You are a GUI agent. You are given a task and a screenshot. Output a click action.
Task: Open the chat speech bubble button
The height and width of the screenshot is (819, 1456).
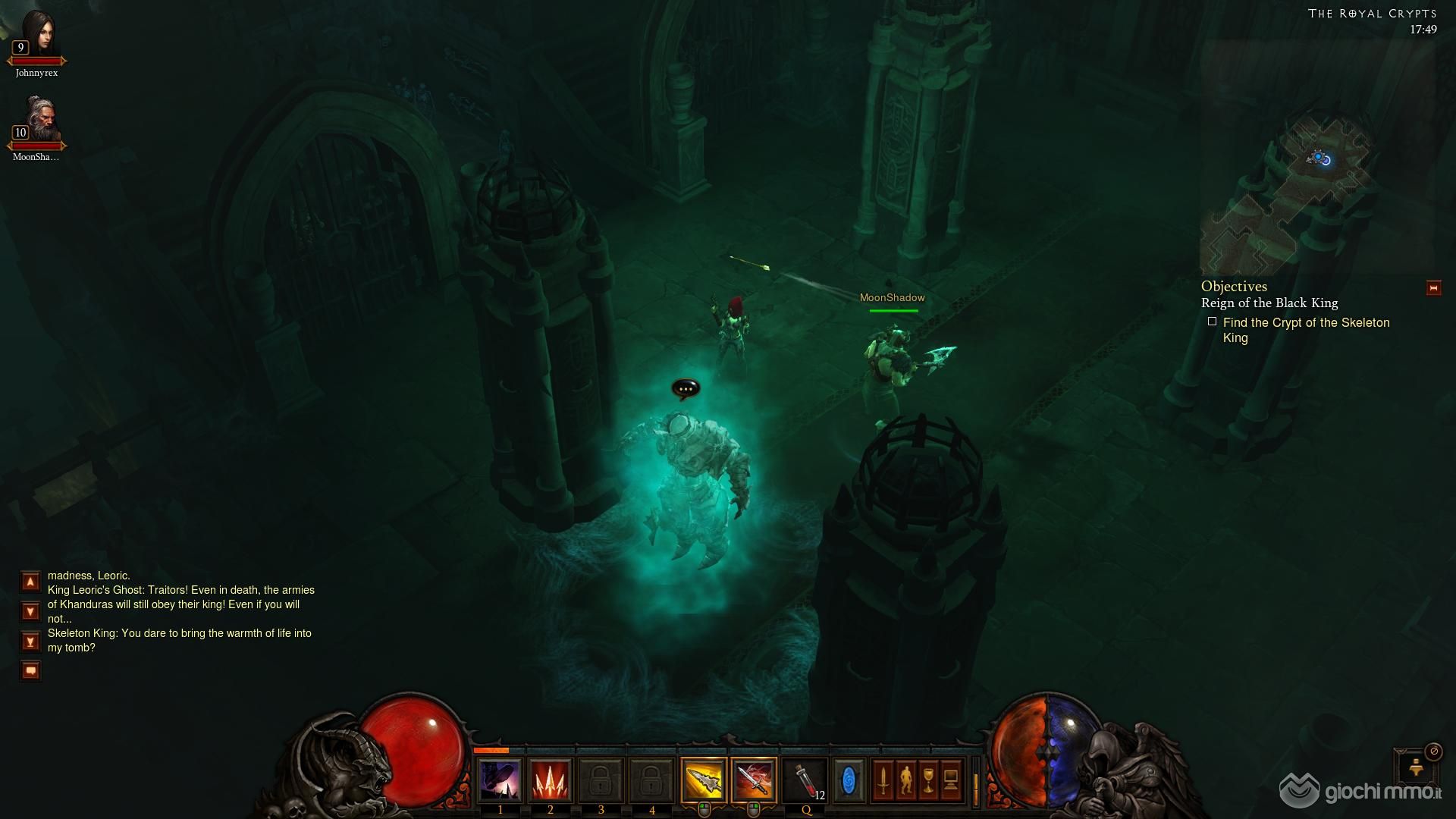point(30,670)
